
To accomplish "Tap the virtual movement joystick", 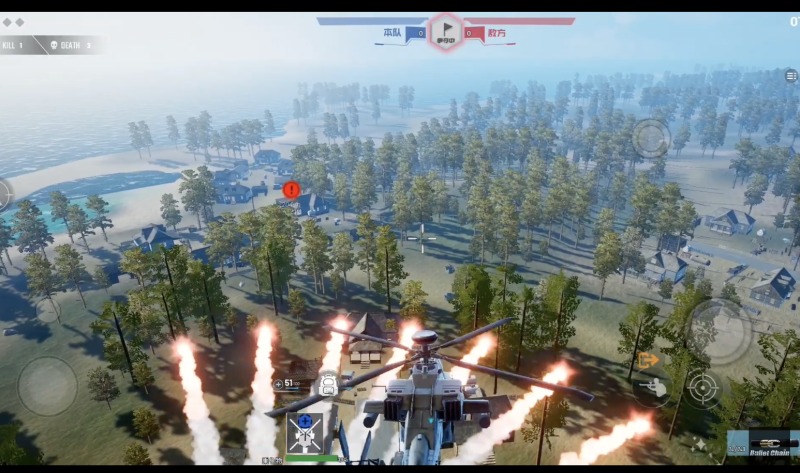I will pos(47,386).
